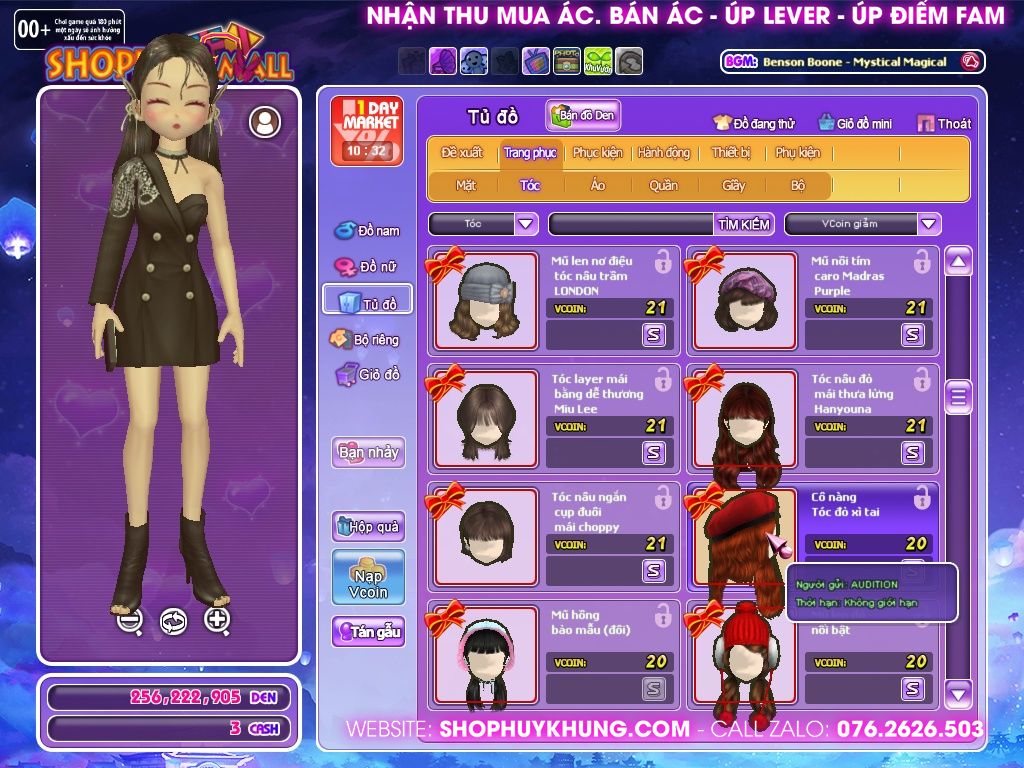Switch to the Trang phục tab
1024x768 pixels.
pyautogui.click(x=530, y=153)
